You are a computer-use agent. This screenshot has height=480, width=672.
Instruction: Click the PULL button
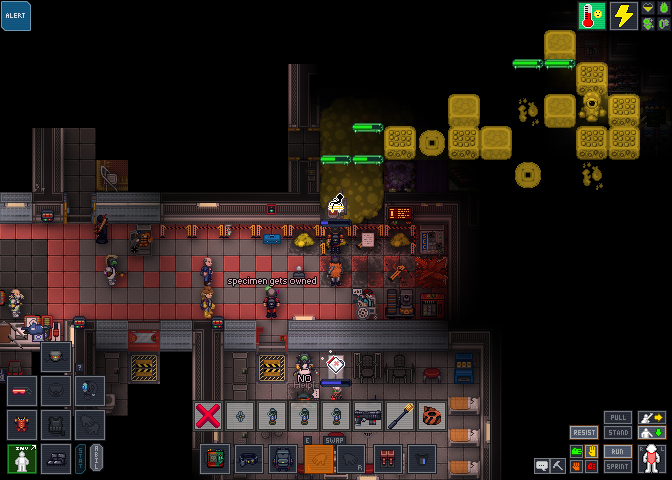click(618, 417)
